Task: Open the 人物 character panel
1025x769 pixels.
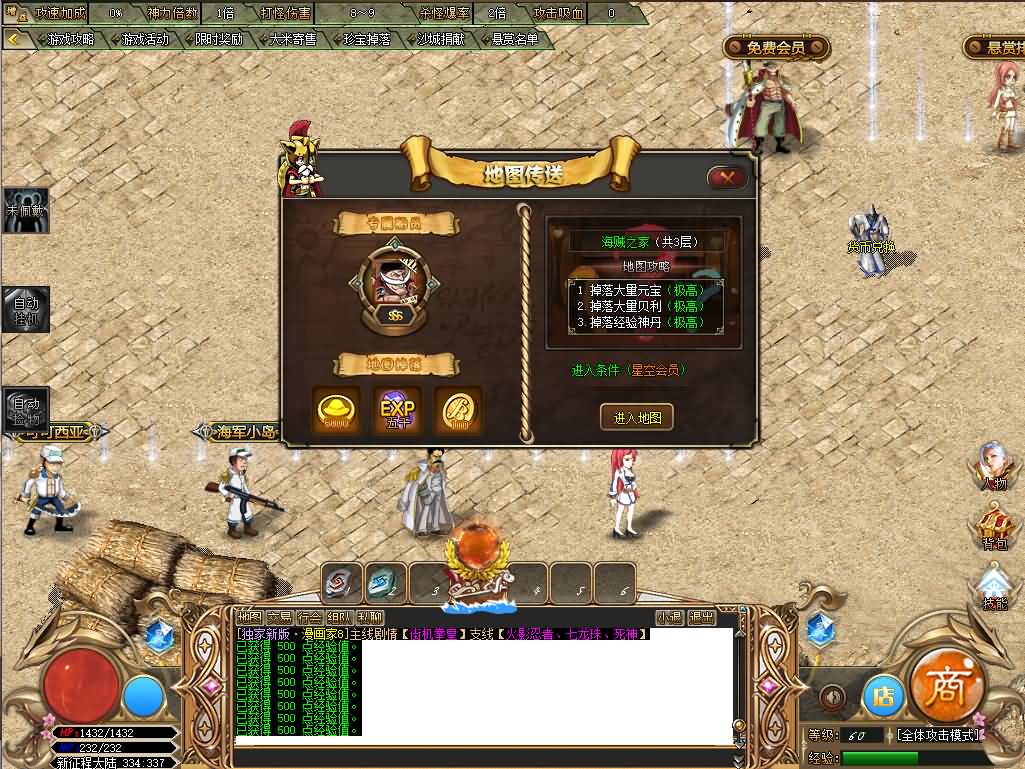Action: pyautogui.click(x=993, y=466)
